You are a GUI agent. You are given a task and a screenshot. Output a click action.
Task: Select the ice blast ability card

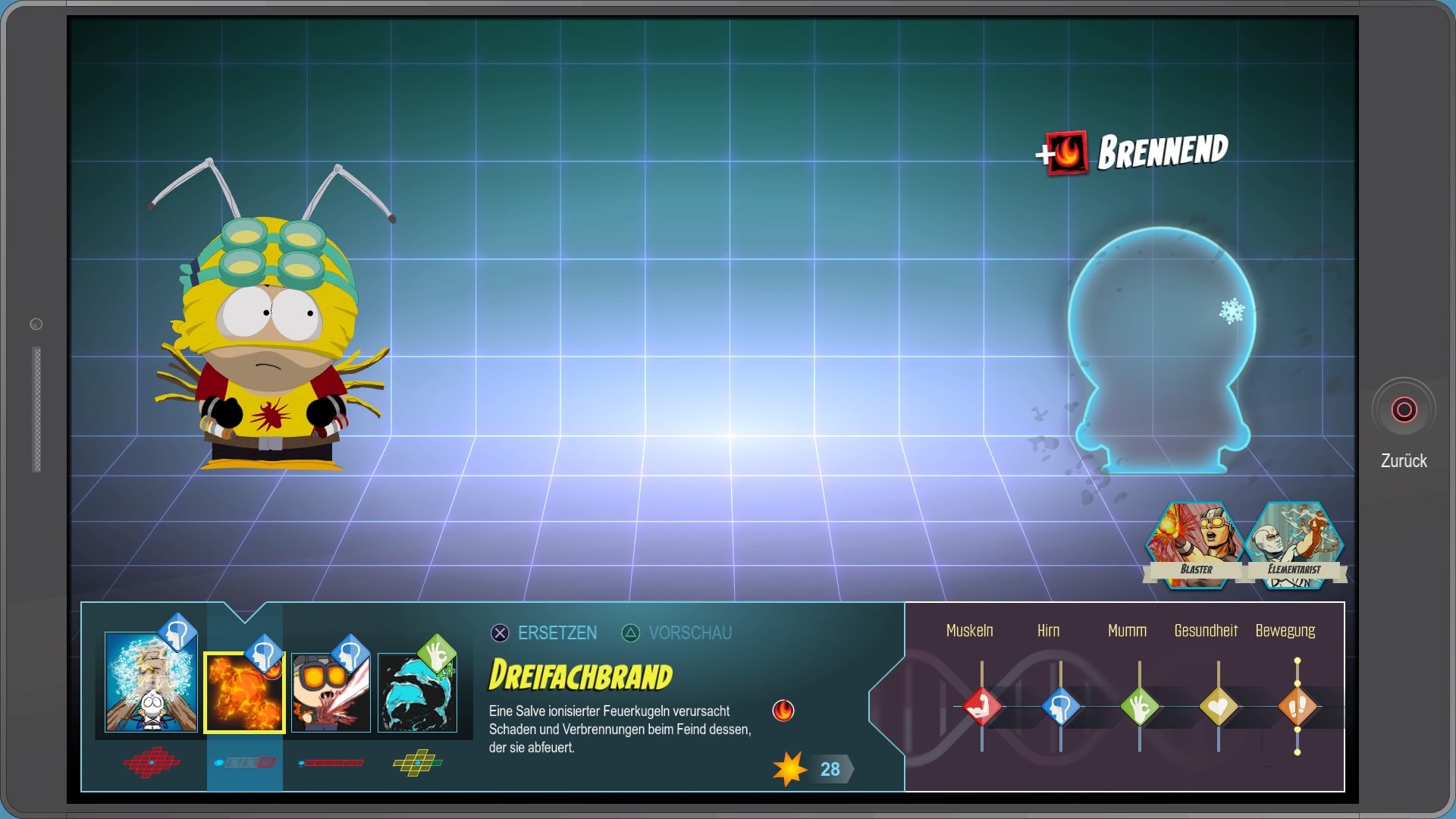151,681
